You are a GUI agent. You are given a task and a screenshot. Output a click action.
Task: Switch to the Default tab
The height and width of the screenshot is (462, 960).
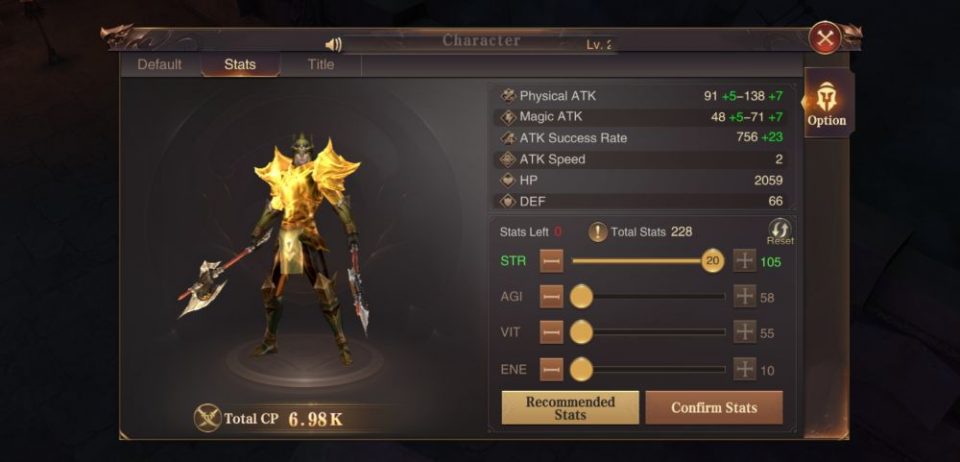coord(159,65)
